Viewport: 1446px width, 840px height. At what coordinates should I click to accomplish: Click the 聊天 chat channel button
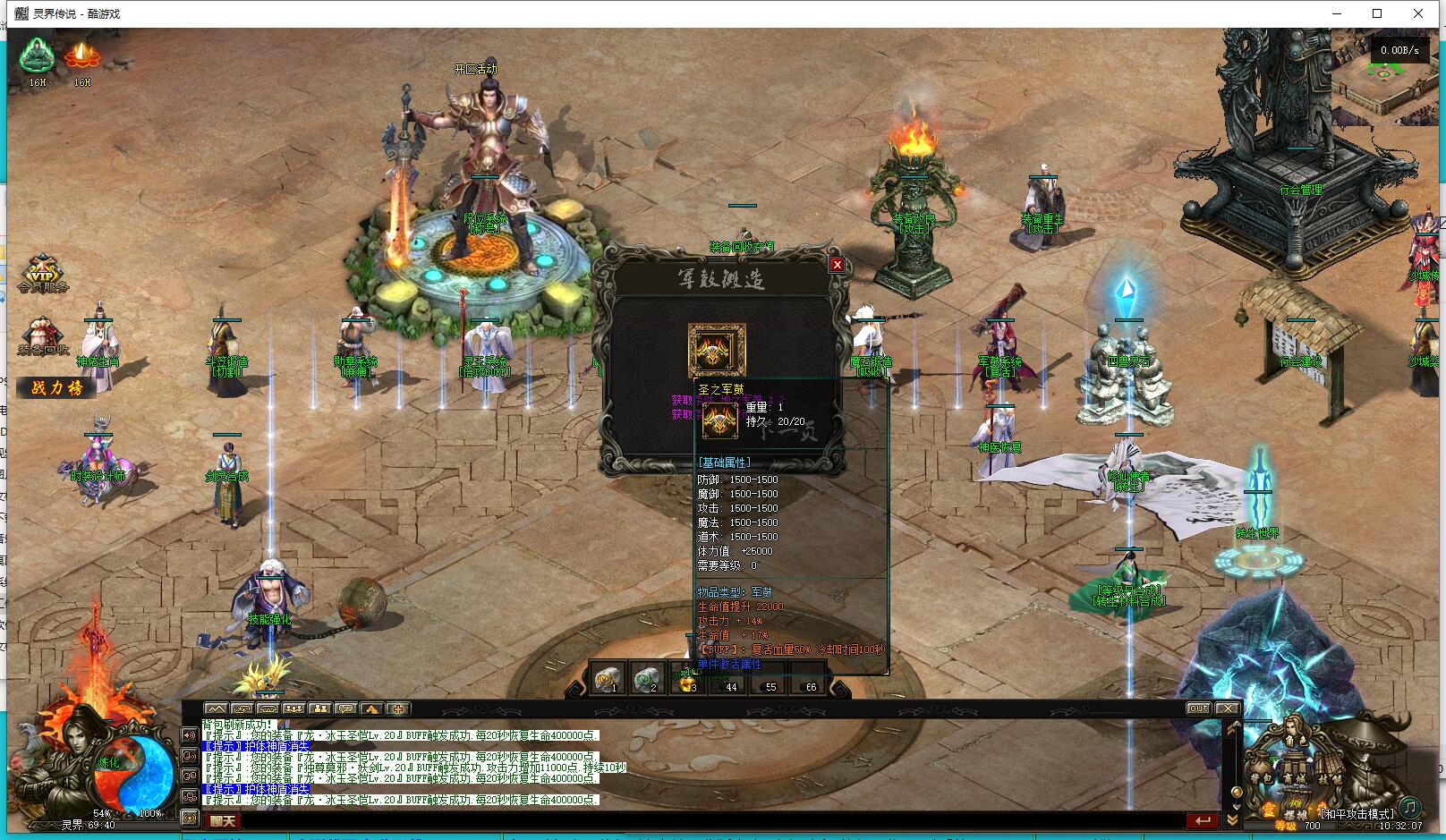[224, 820]
